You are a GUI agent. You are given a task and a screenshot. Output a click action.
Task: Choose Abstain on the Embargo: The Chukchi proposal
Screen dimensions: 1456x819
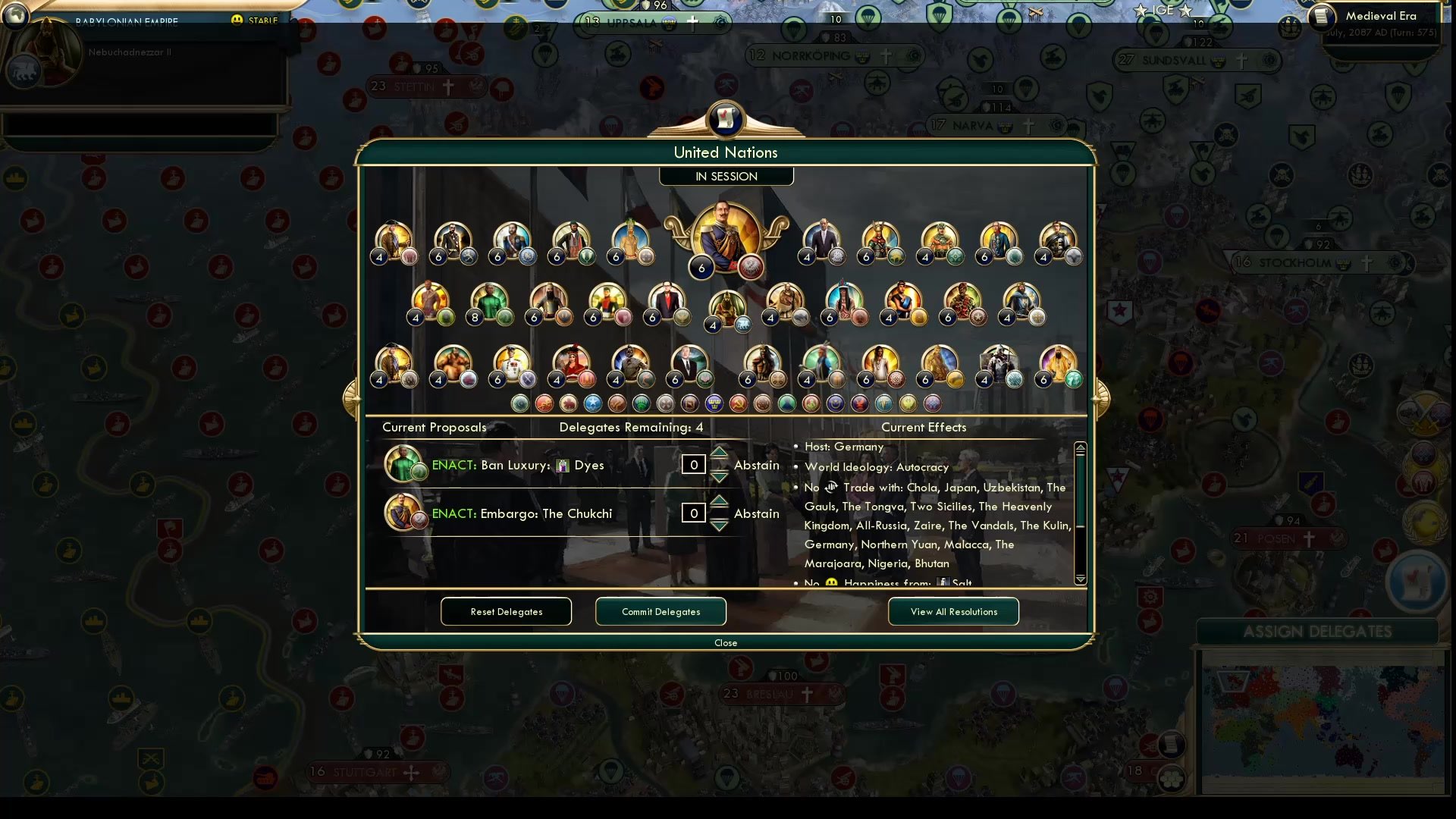click(756, 513)
